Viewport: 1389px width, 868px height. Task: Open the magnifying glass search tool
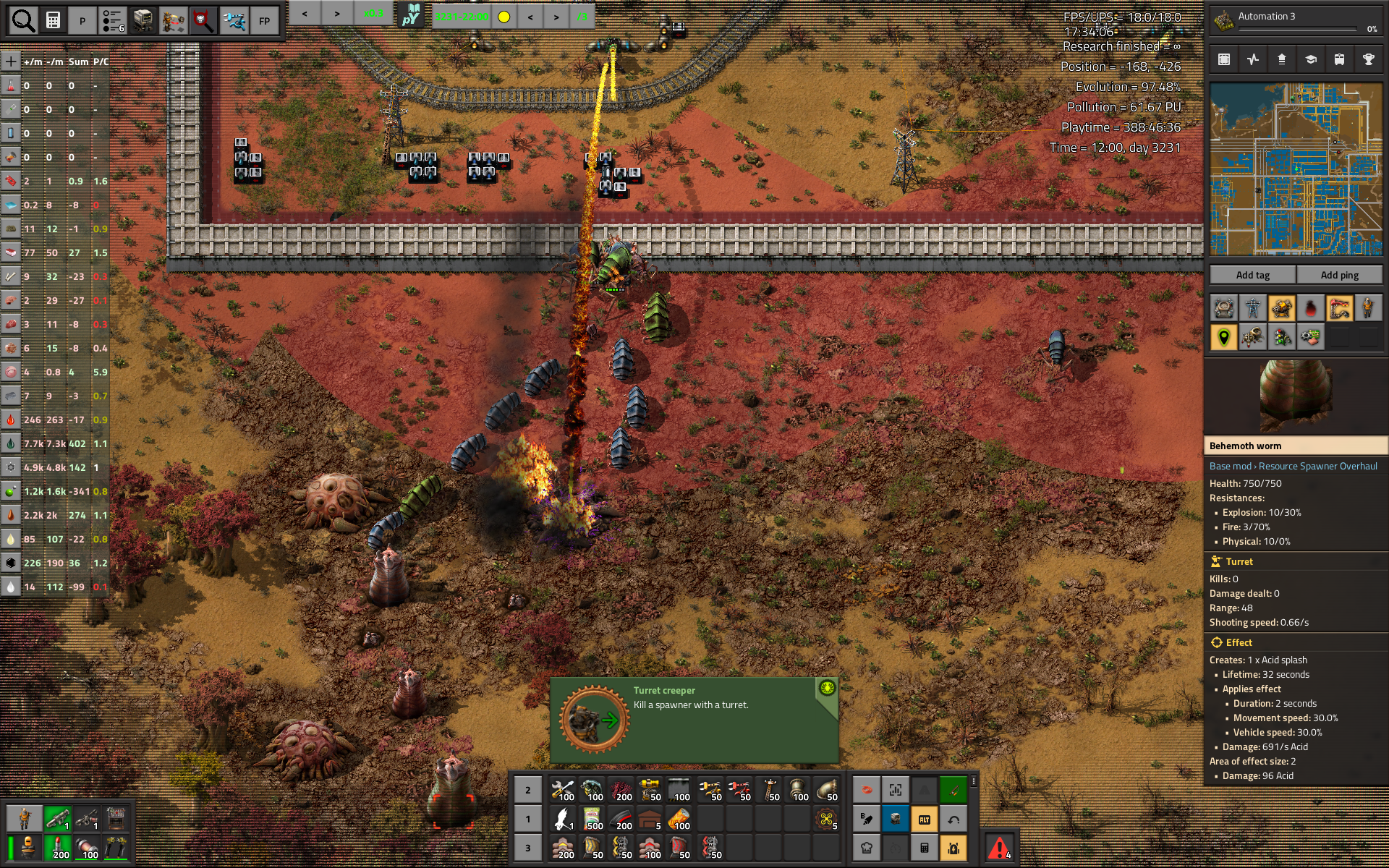tap(23, 21)
